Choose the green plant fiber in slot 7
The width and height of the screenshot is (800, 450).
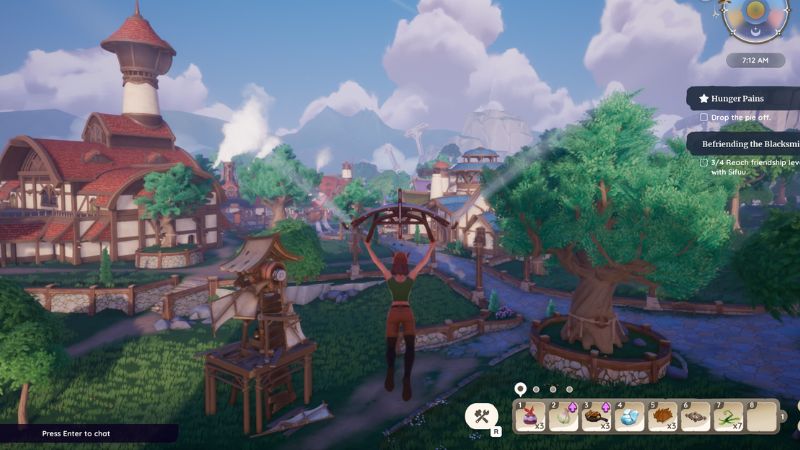(729, 416)
